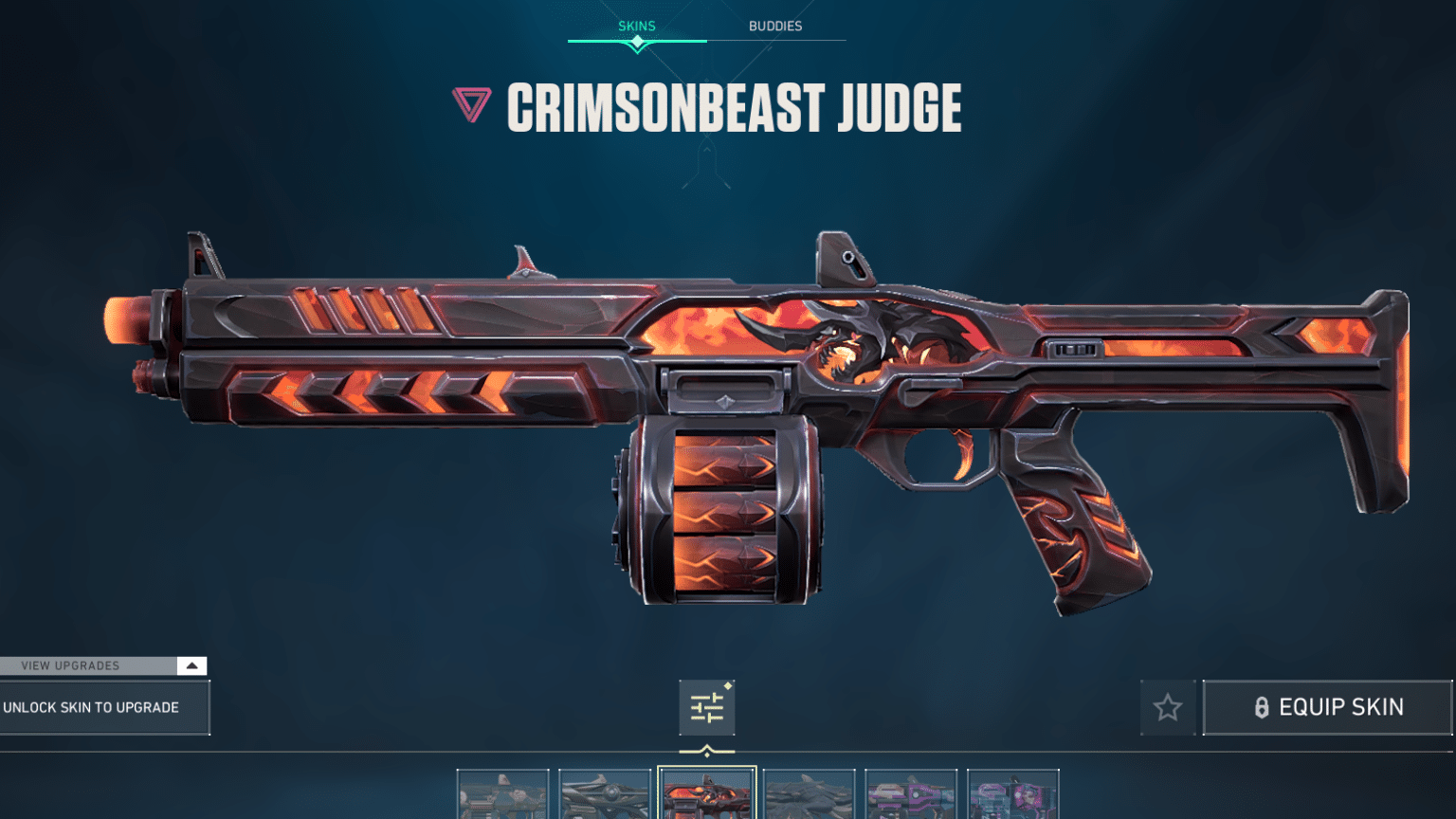The image size is (1456, 819).
Task: Click the star icon to favorite the skin
Action: (1167, 707)
